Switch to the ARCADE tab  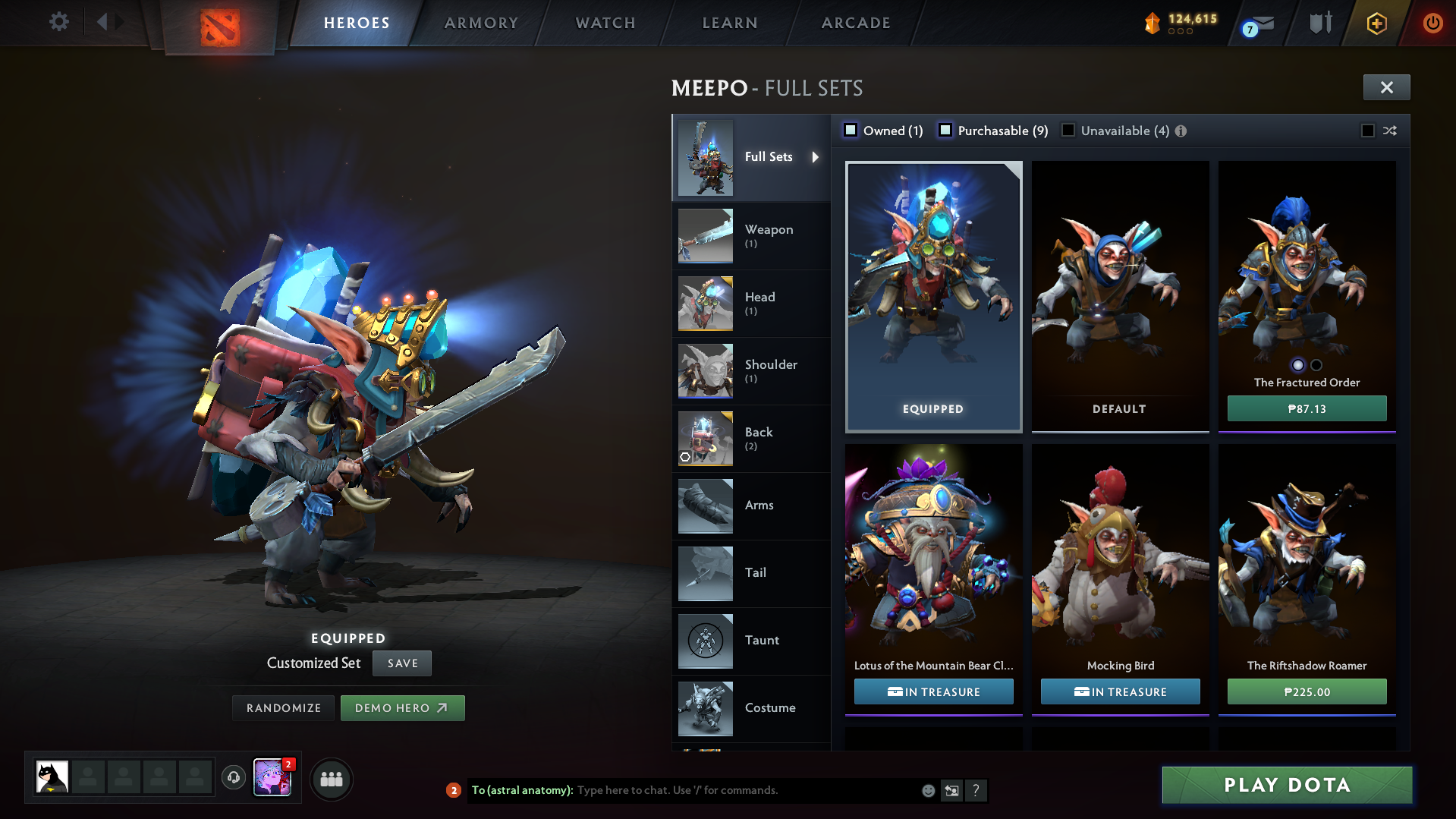coord(855,23)
